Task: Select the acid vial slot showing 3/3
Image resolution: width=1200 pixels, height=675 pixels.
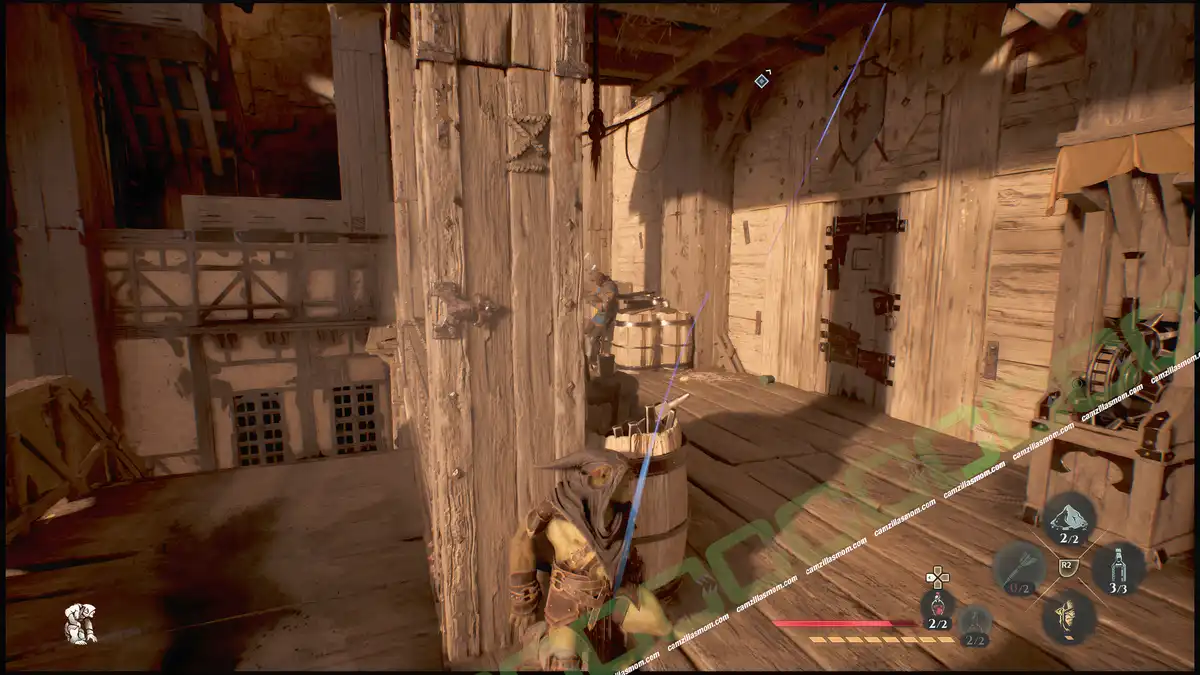Action: point(1118,569)
